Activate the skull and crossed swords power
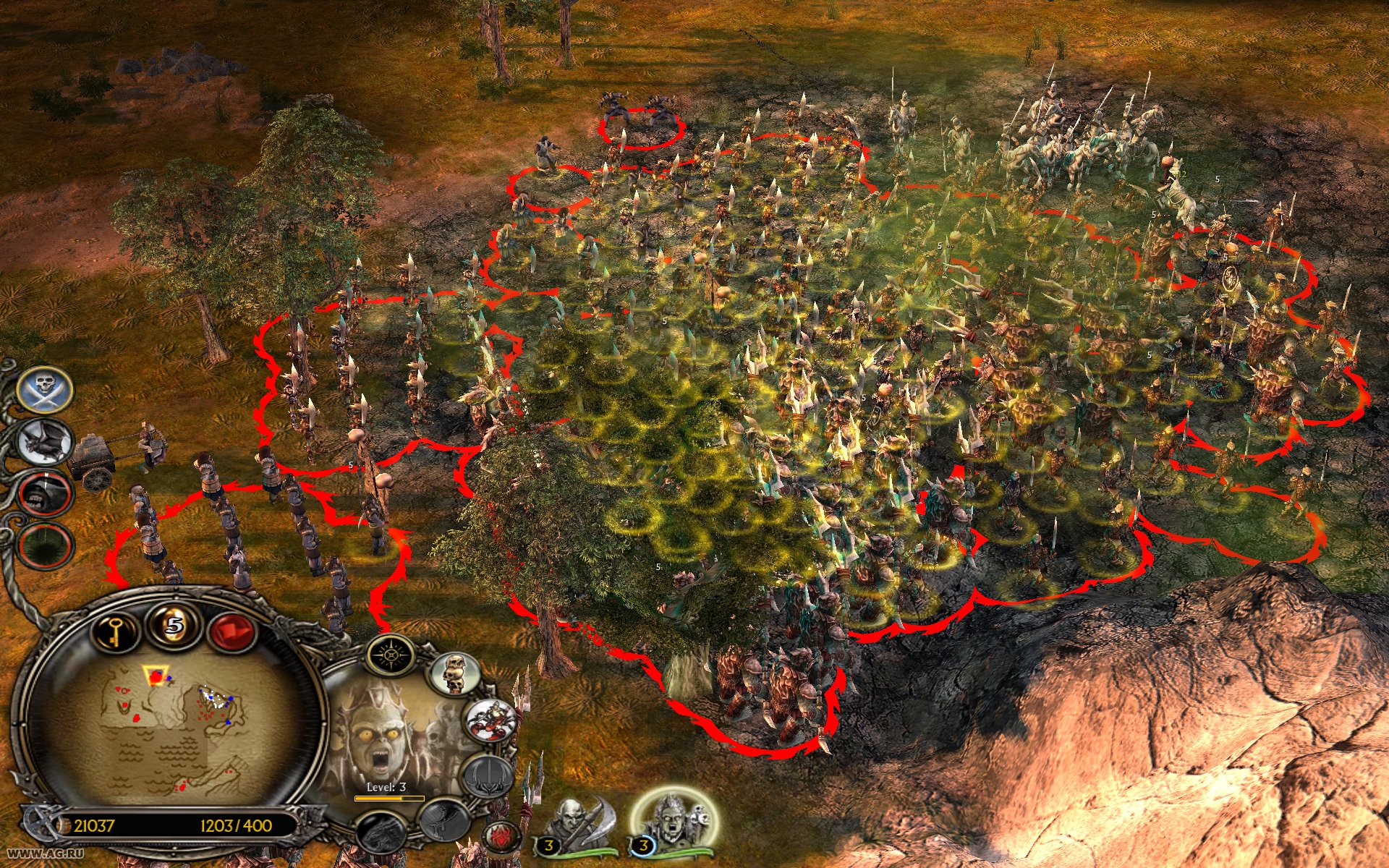1389x868 pixels. (x=45, y=390)
